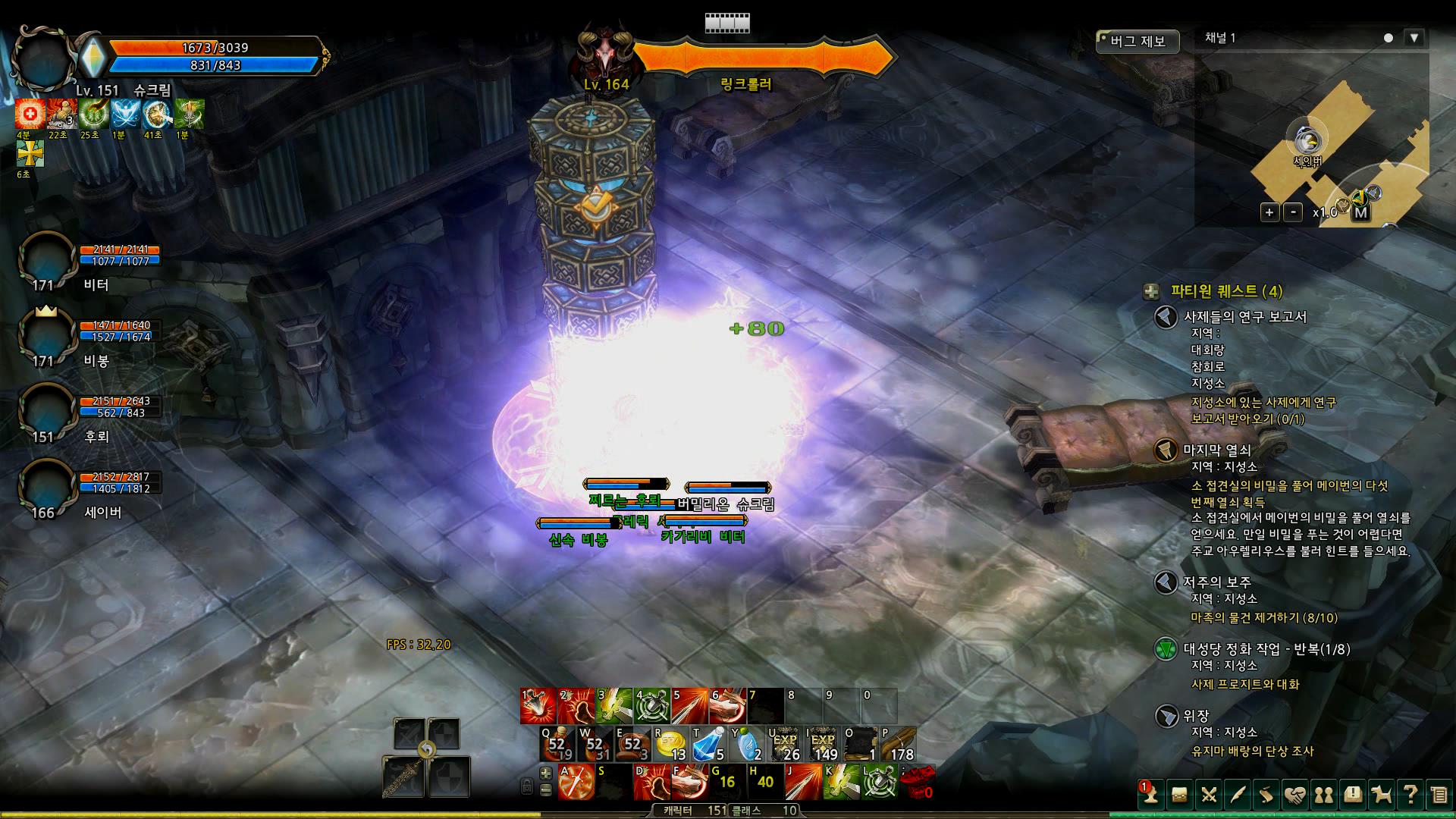
Task: Zoom out the minimap with minus button
Action: (x=1294, y=212)
